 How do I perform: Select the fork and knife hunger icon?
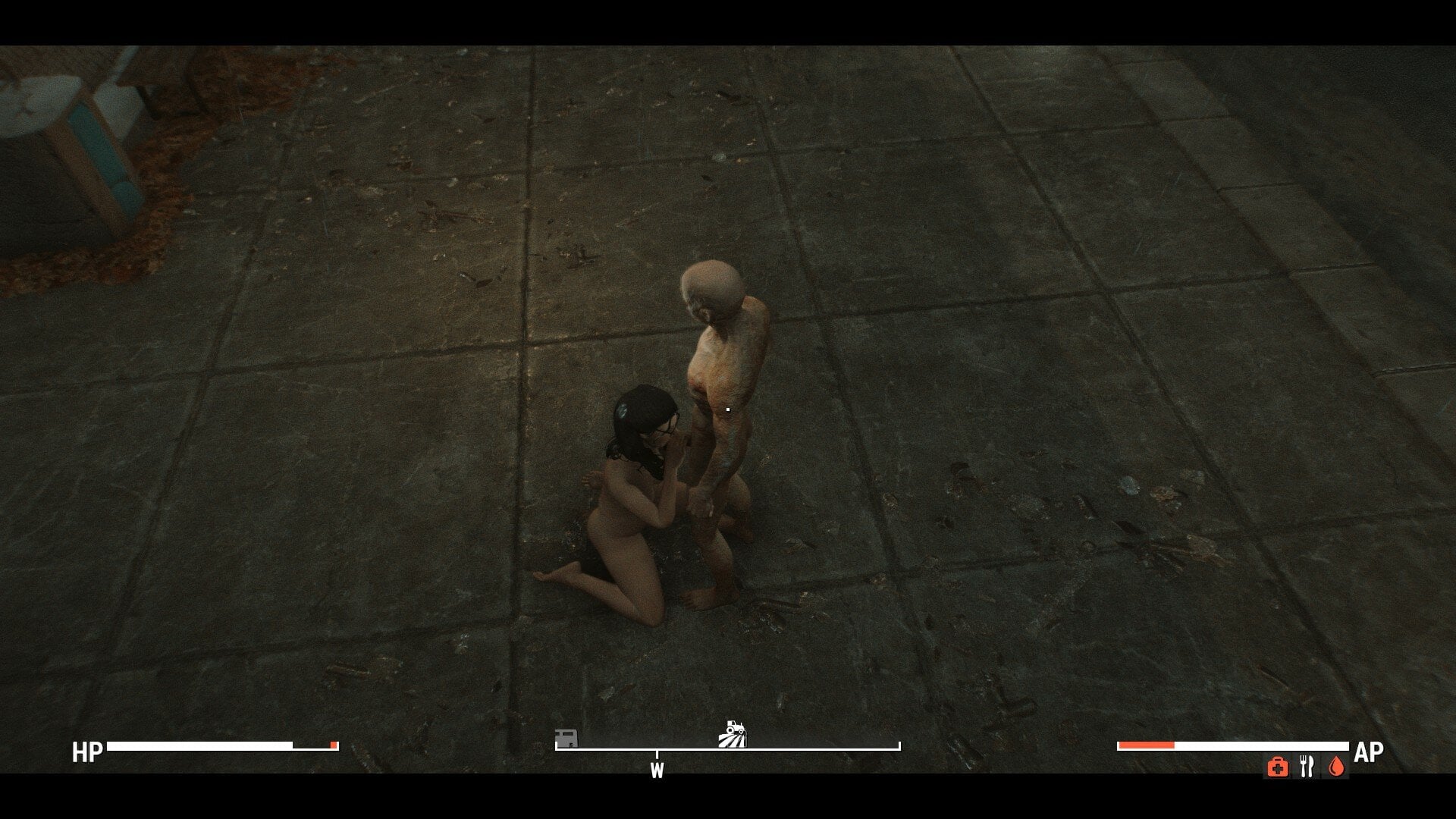point(1306,767)
